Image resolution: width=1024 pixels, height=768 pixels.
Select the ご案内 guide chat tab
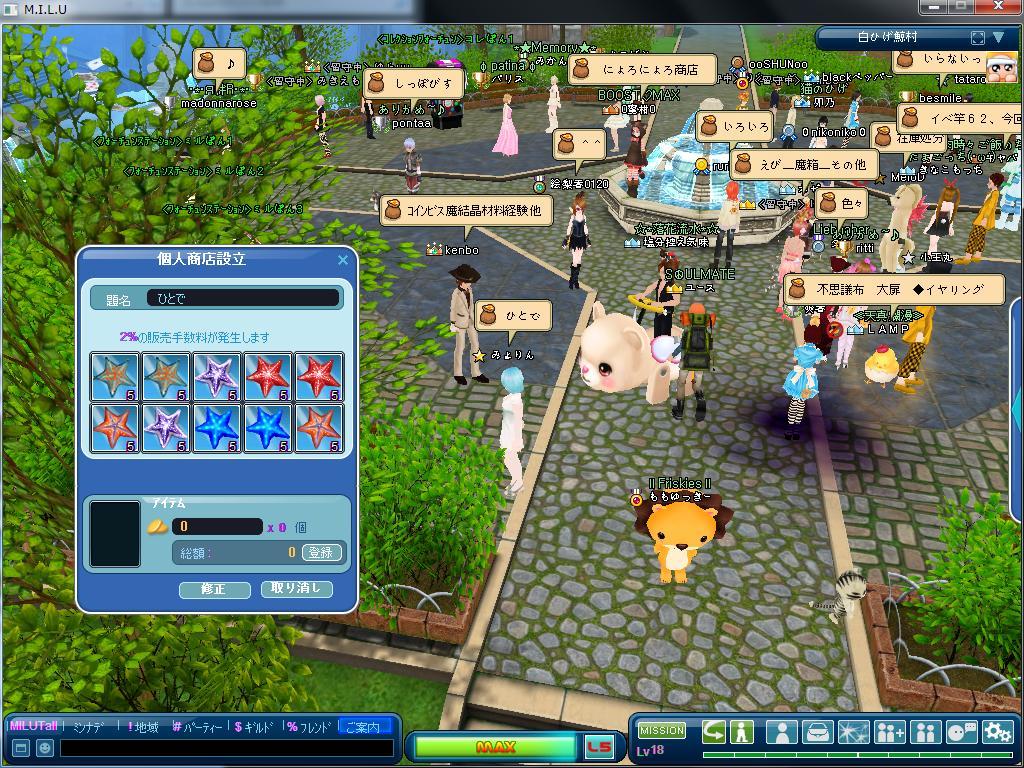tap(363, 727)
